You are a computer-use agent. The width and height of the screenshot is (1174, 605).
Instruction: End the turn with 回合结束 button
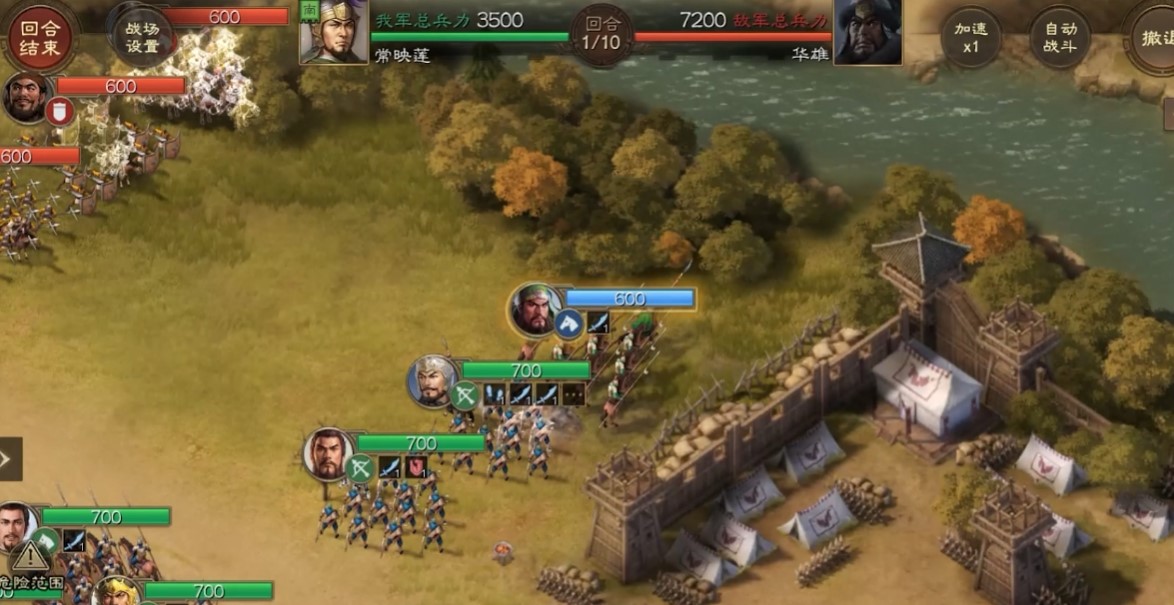point(40,37)
